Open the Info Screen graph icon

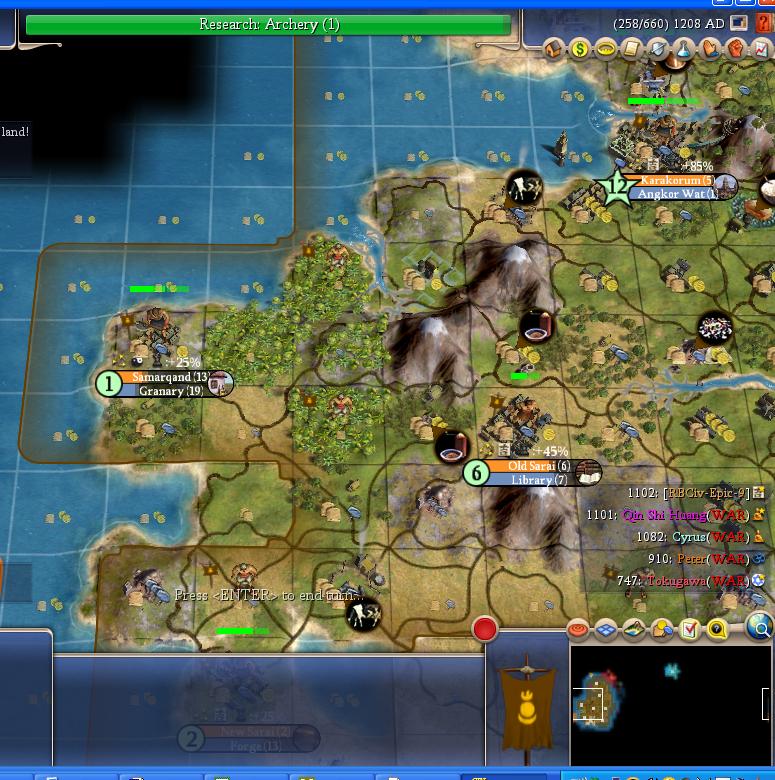point(762,48)
